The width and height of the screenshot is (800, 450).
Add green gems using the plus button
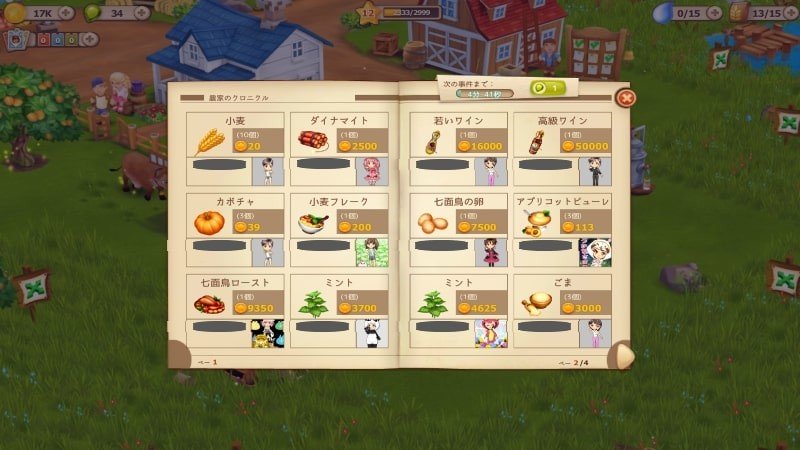point(141,13)
